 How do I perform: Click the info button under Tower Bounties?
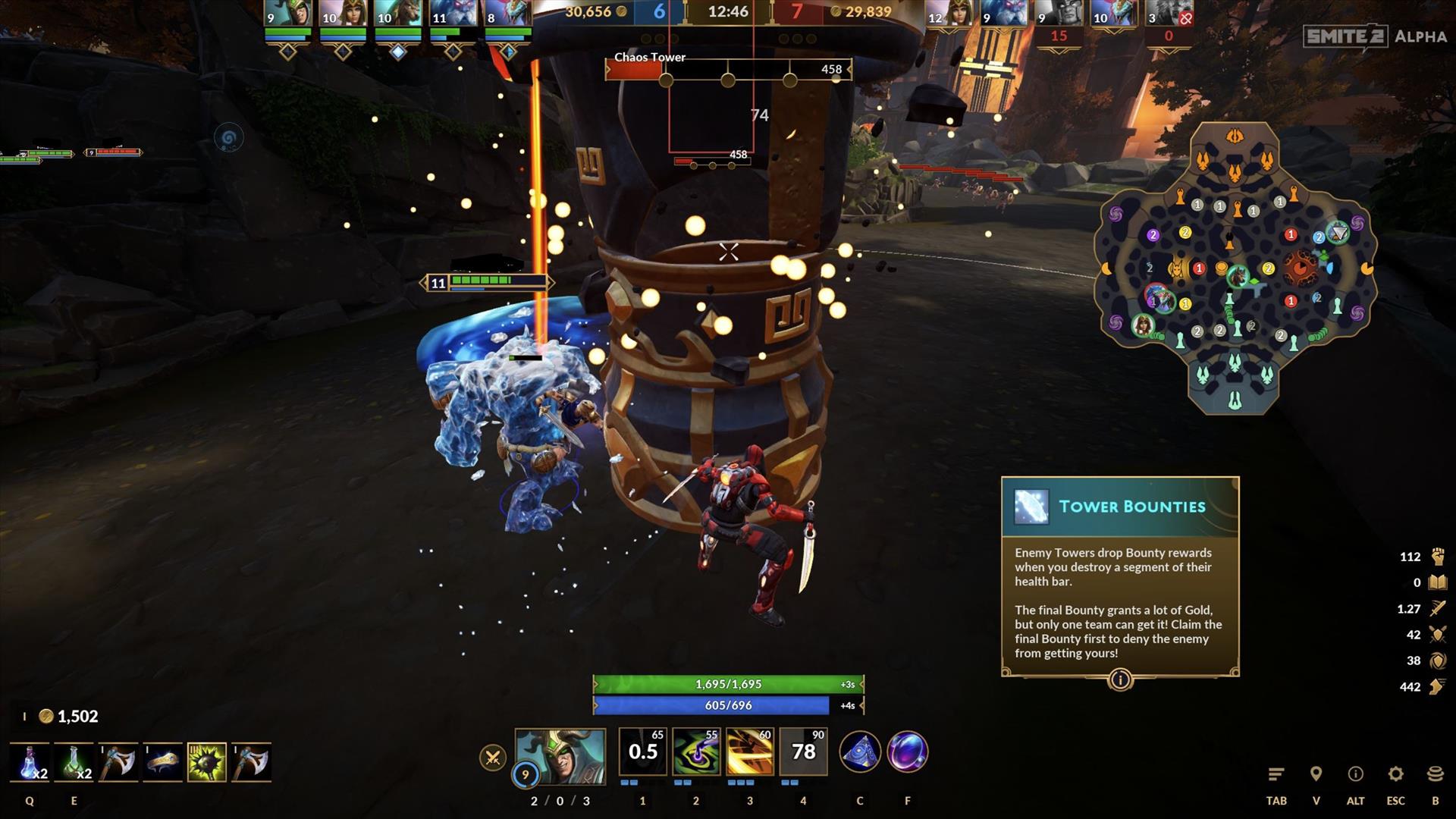coord(1120,679)
